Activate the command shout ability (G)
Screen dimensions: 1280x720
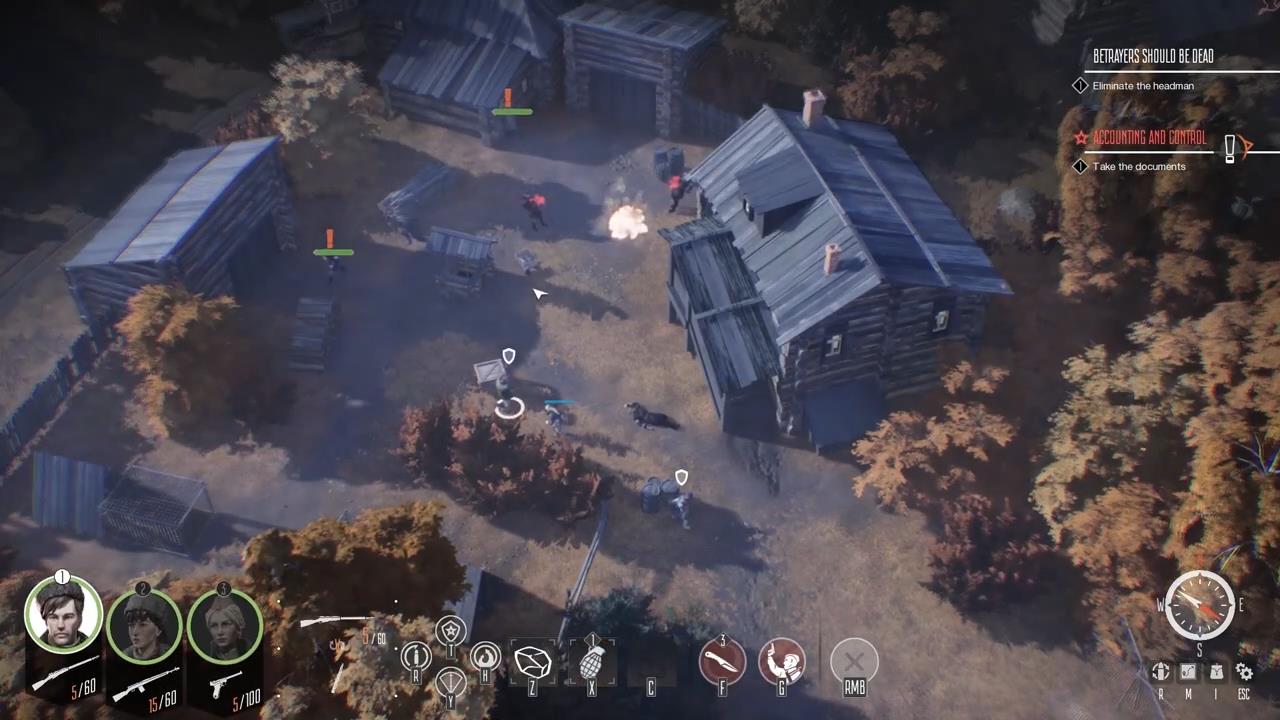[782, 662]
